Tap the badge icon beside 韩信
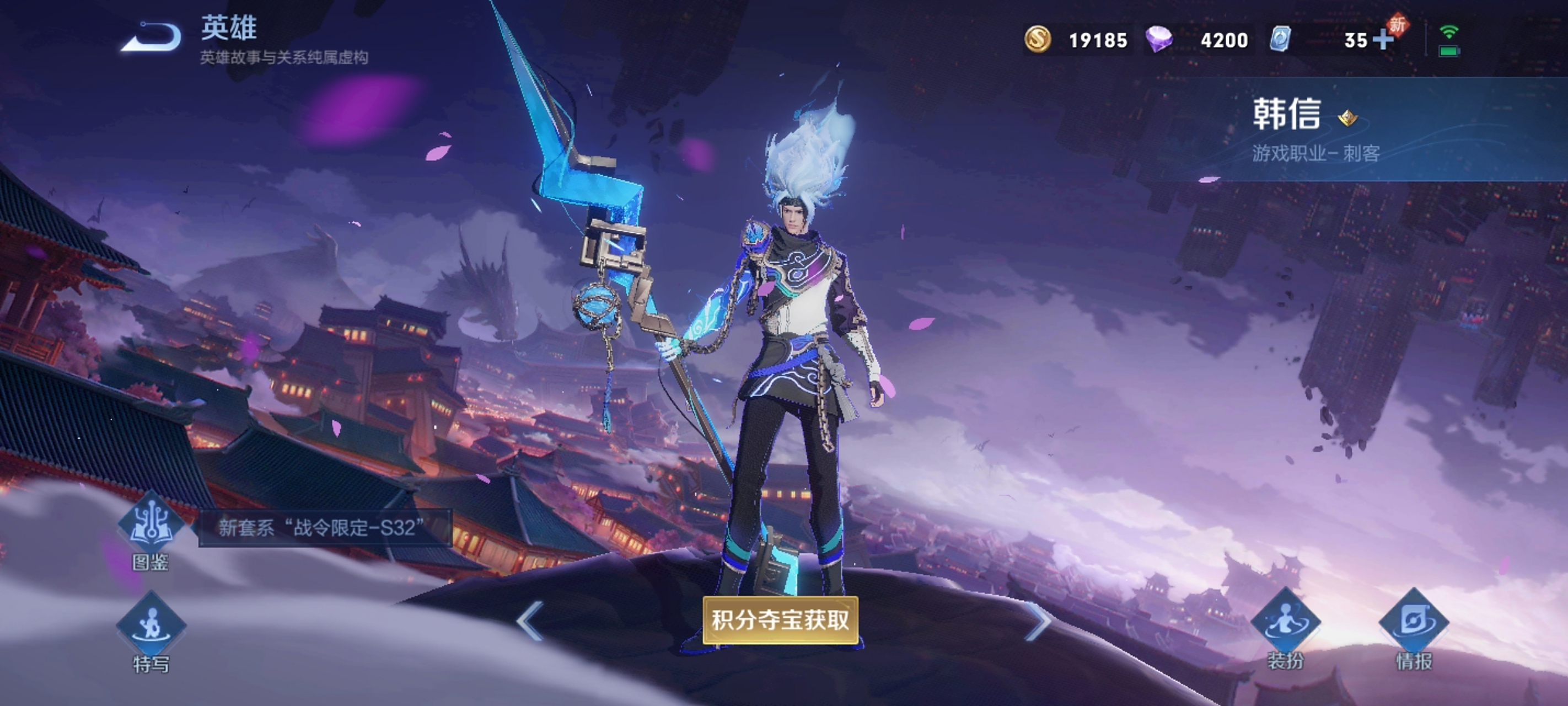 [1347, 117]
